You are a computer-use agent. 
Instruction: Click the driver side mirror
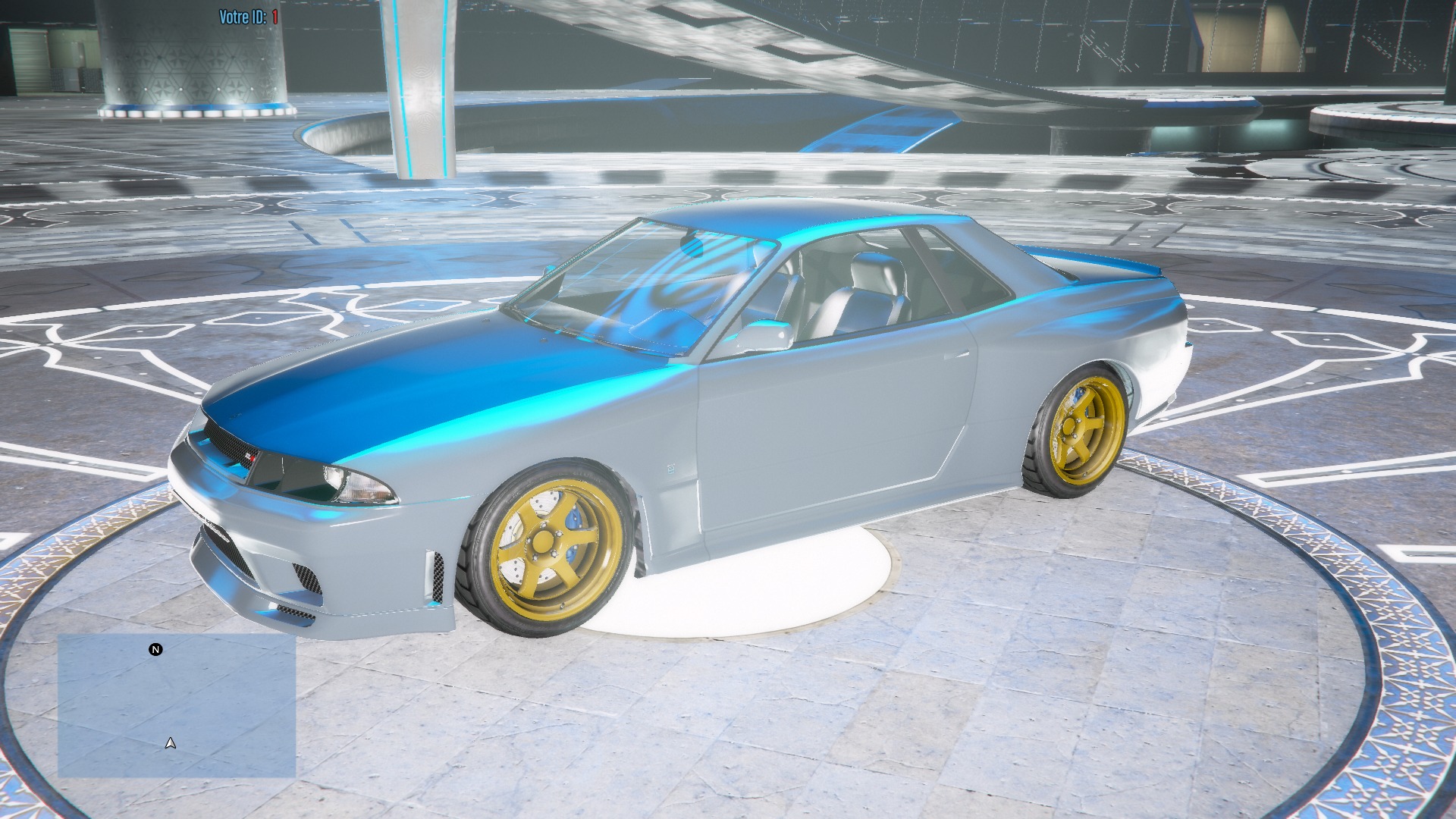click(764, 332)
